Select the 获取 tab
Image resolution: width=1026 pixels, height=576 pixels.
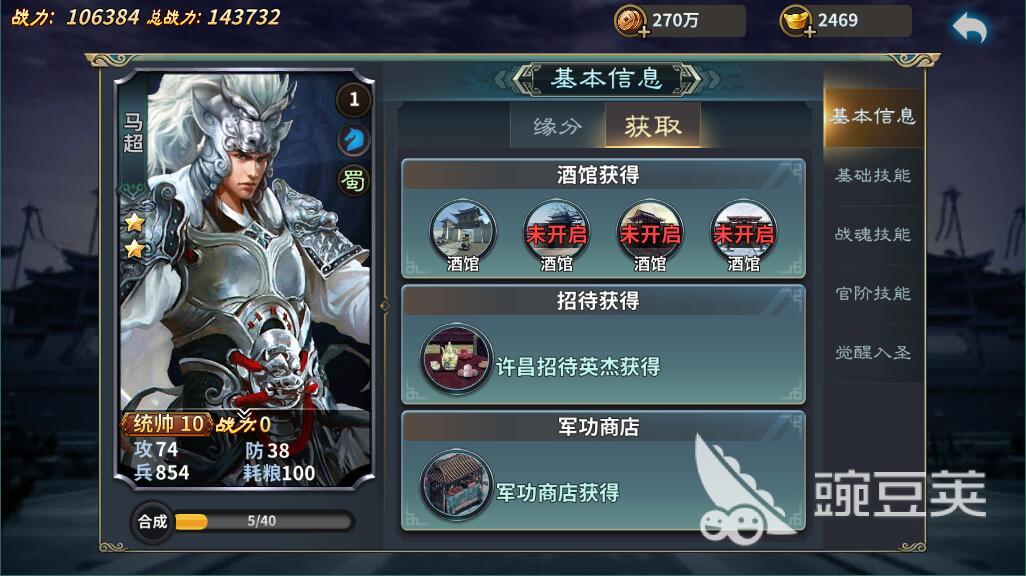[652, 126]
